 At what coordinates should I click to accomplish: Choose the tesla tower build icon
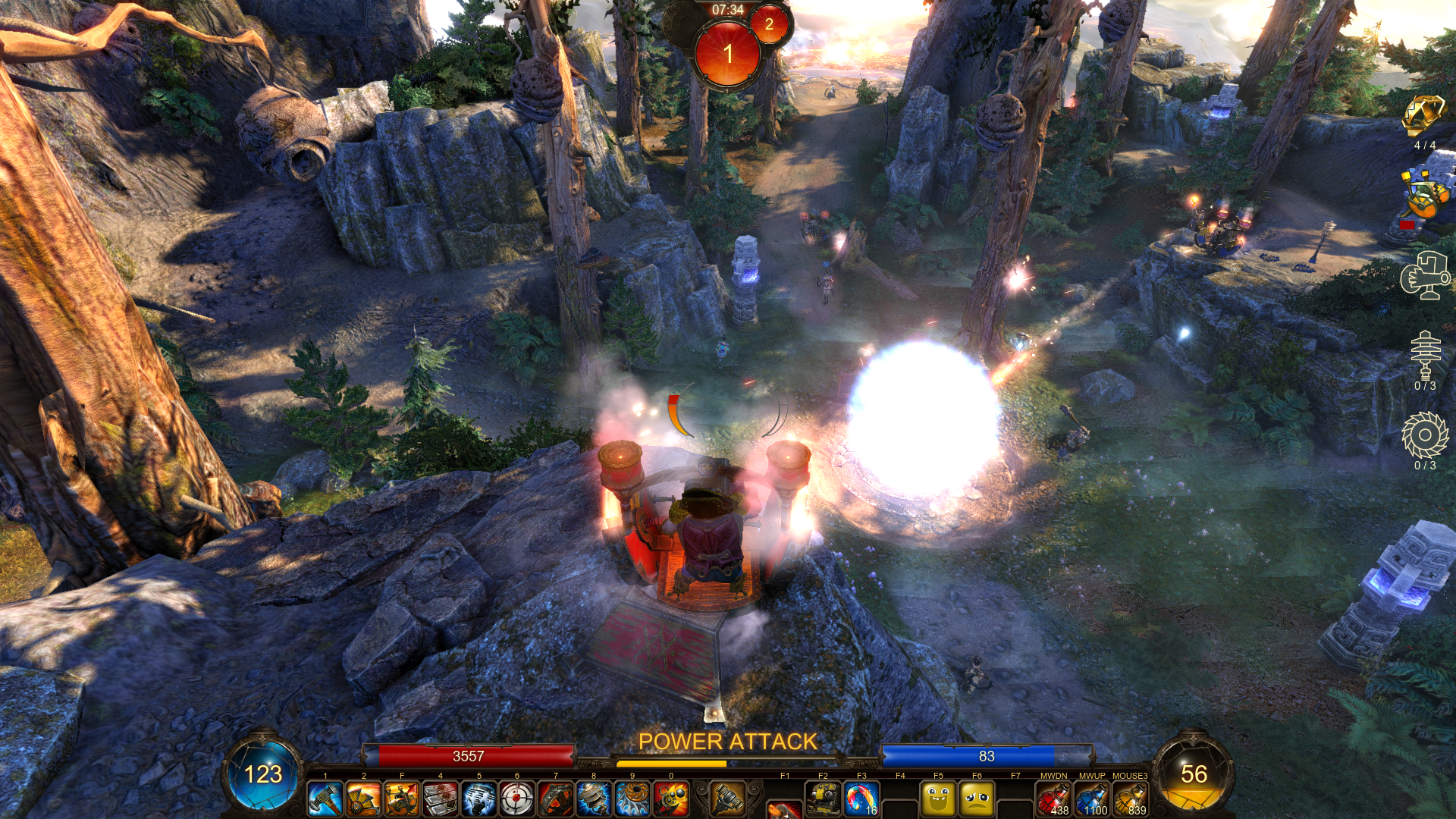1425,354
